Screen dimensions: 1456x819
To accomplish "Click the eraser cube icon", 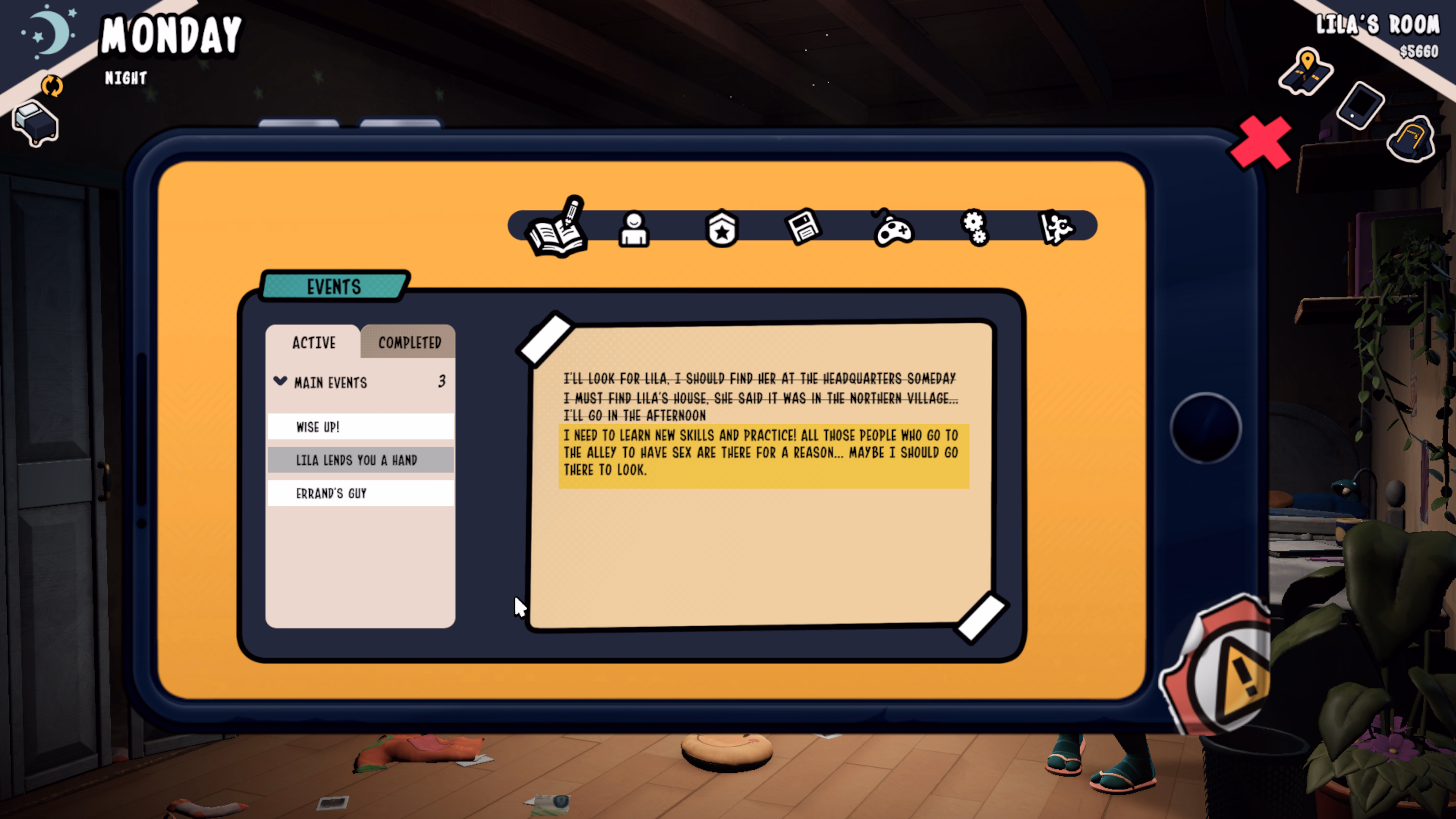I will pyautogui.click(x=35, y=123).
